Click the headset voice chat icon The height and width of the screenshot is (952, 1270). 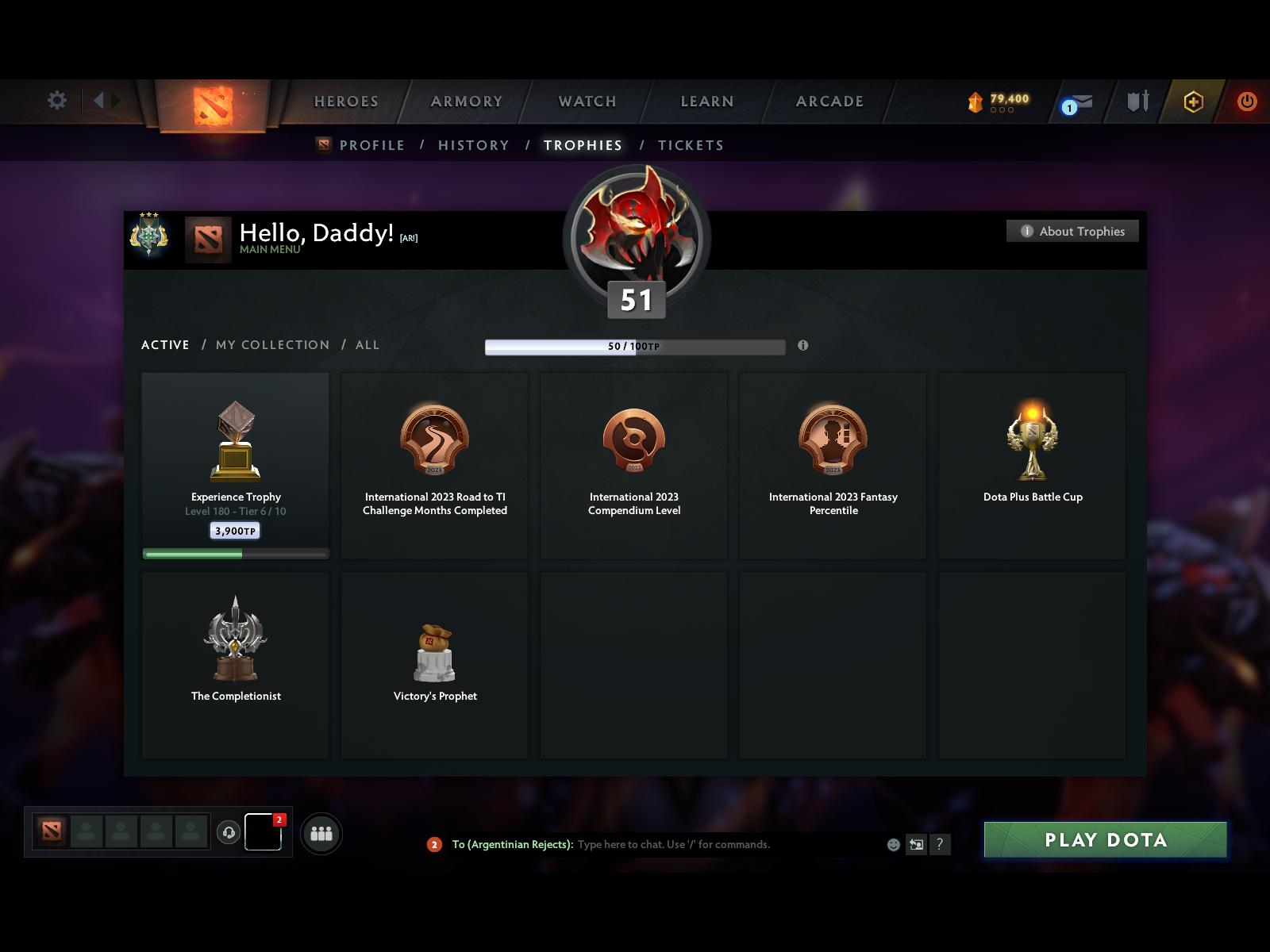point(229,831)
